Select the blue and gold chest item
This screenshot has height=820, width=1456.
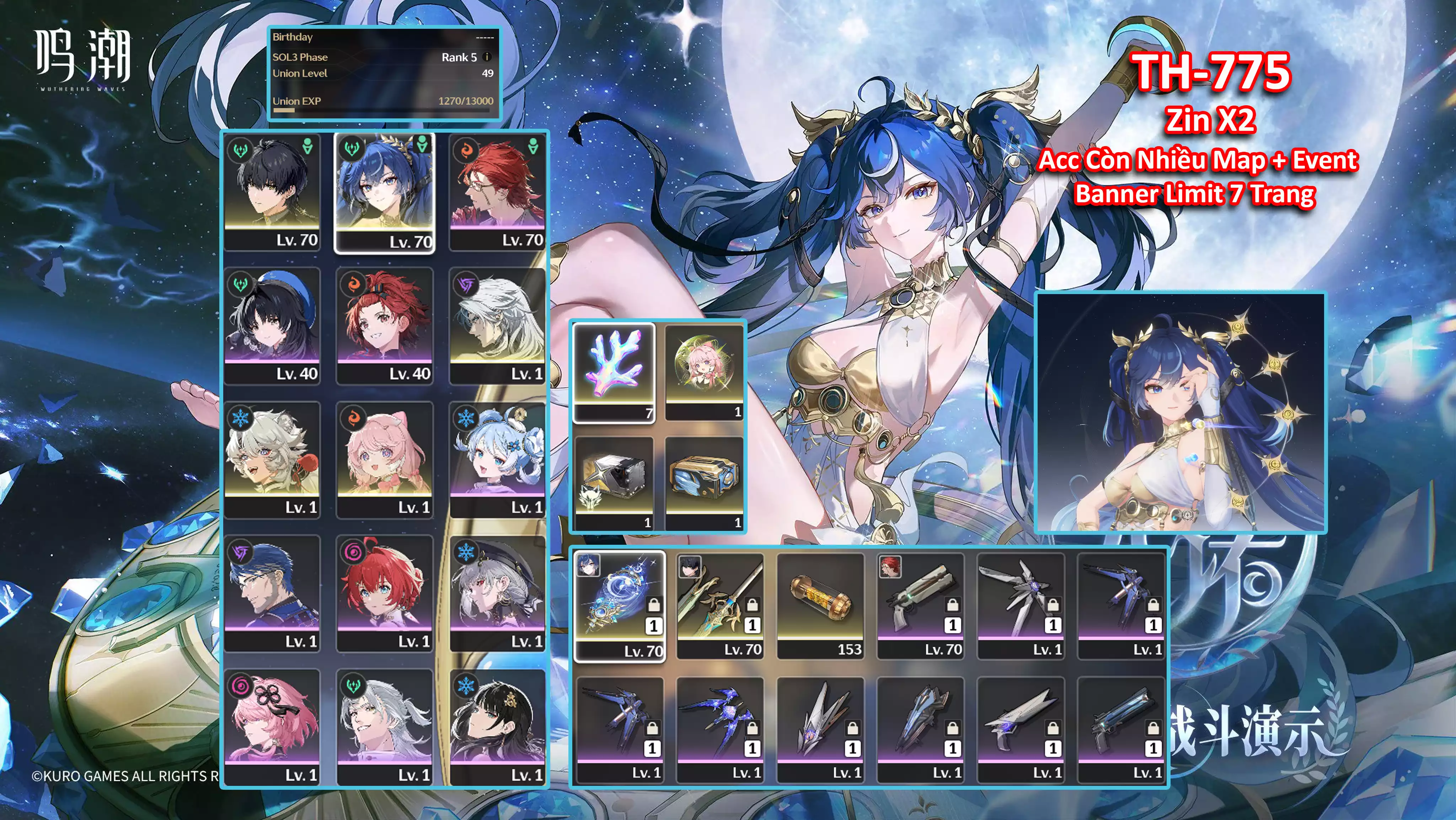point(704,483)
